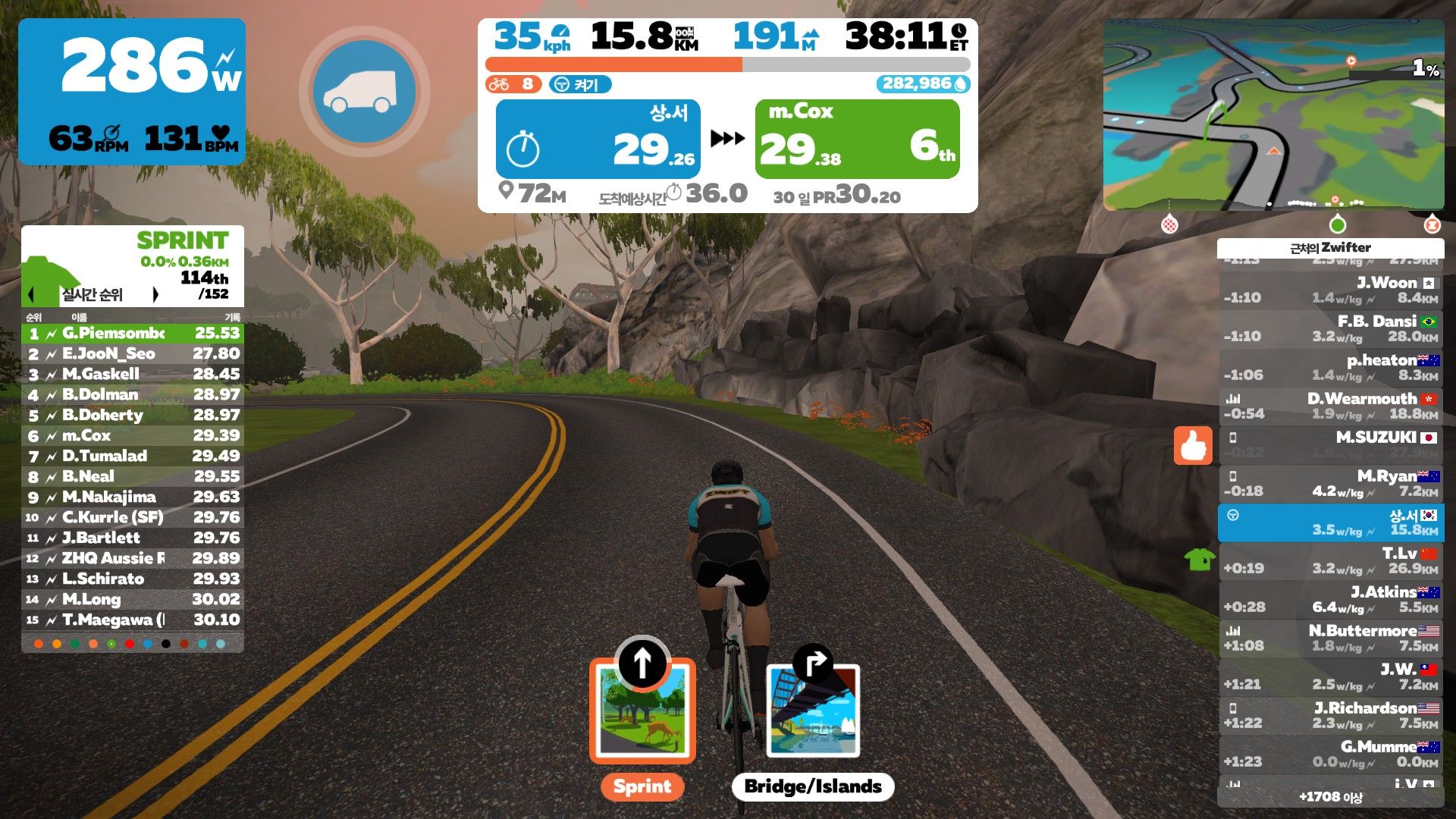The image size is (1456, 819).
Task: Click the power watt display panel
Action: 132,92
